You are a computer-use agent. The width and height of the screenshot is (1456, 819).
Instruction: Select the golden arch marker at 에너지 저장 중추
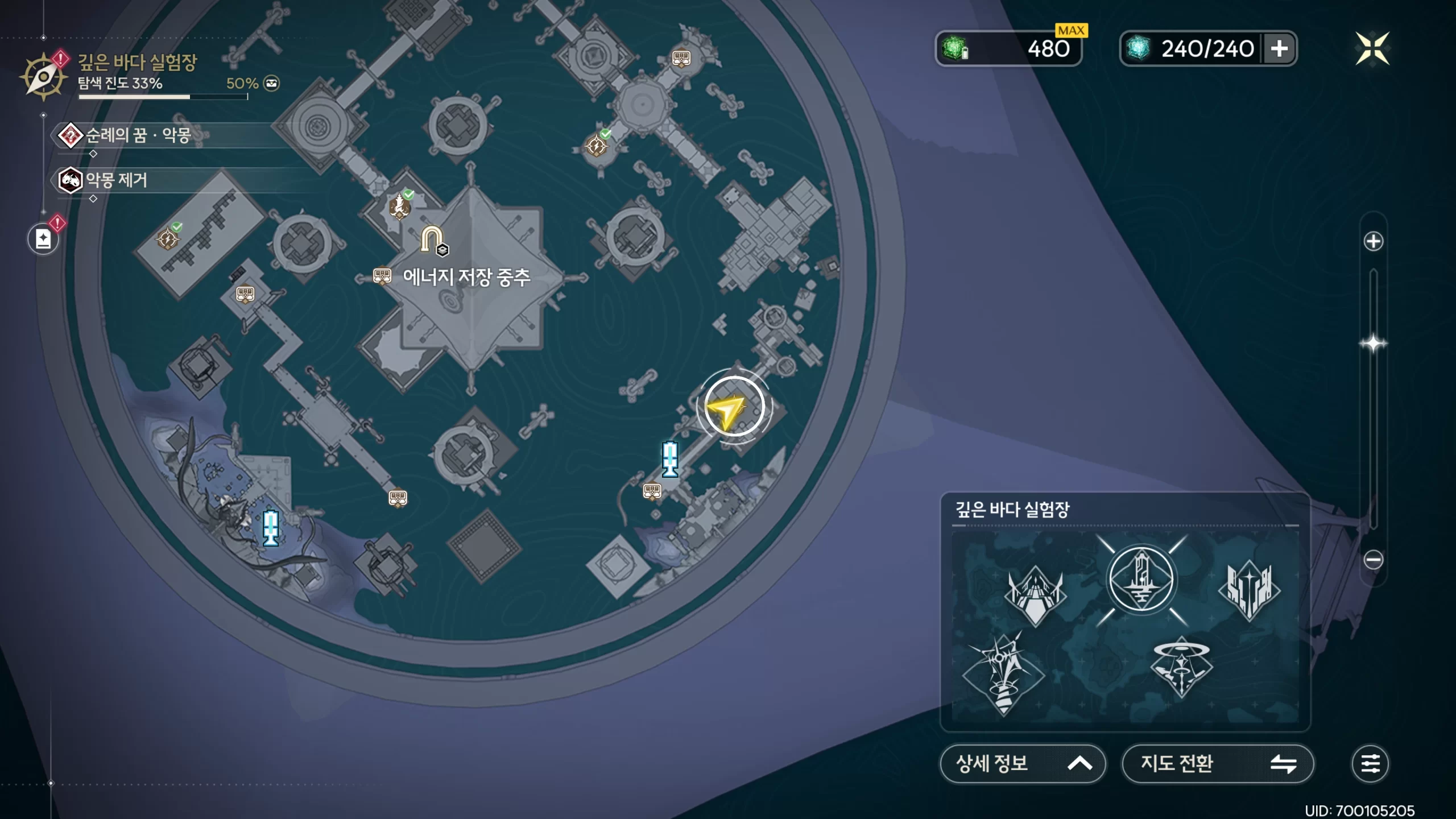431,239
